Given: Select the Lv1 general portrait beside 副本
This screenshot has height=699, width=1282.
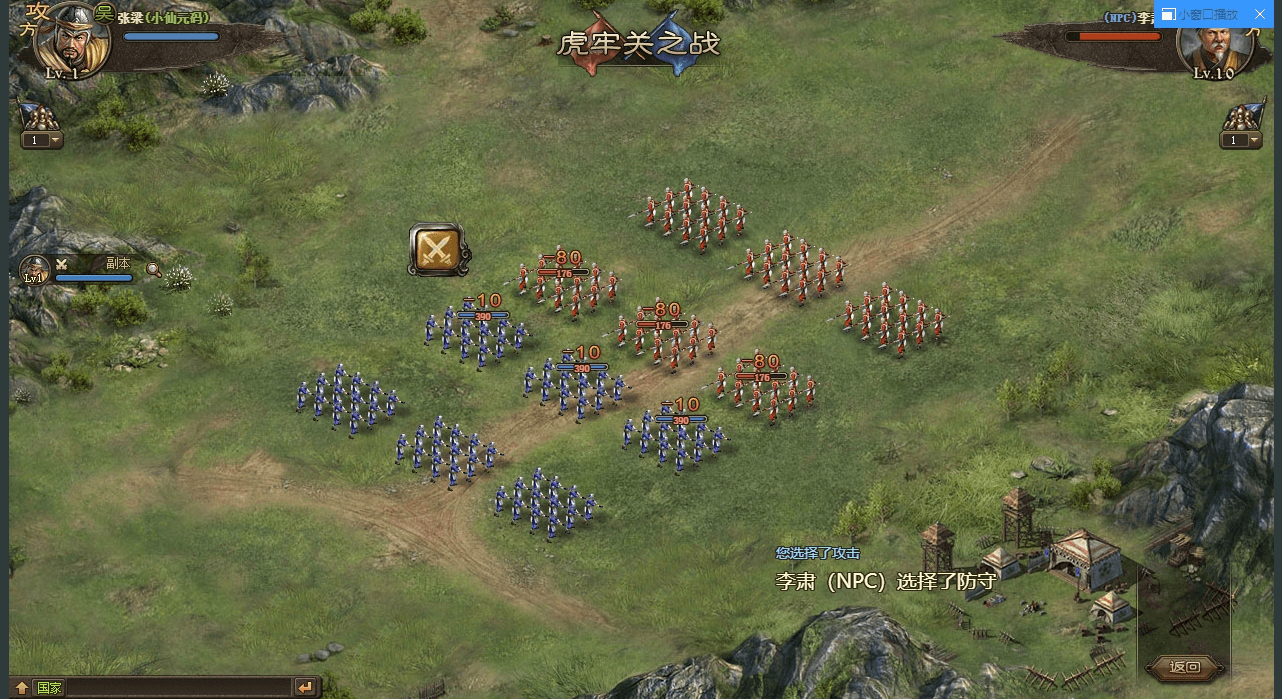Looking at the screenshot, I should (x=35, y=270).
